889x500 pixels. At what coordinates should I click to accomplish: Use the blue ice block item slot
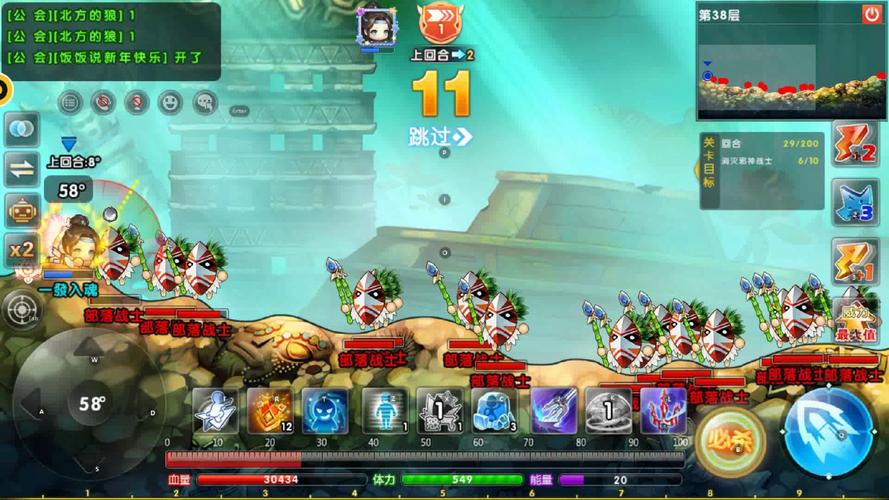point(493,410)
